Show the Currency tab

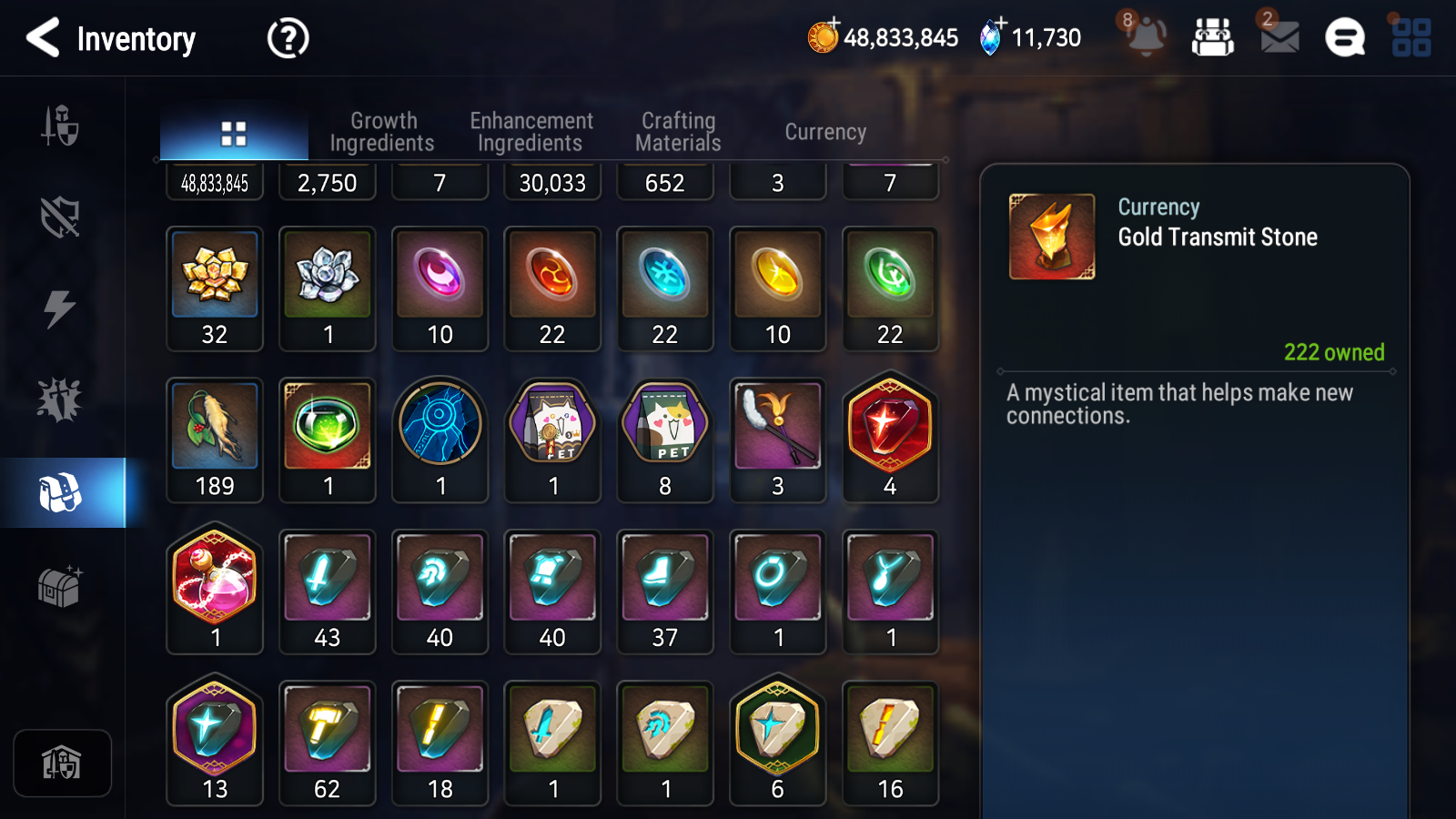825,132
